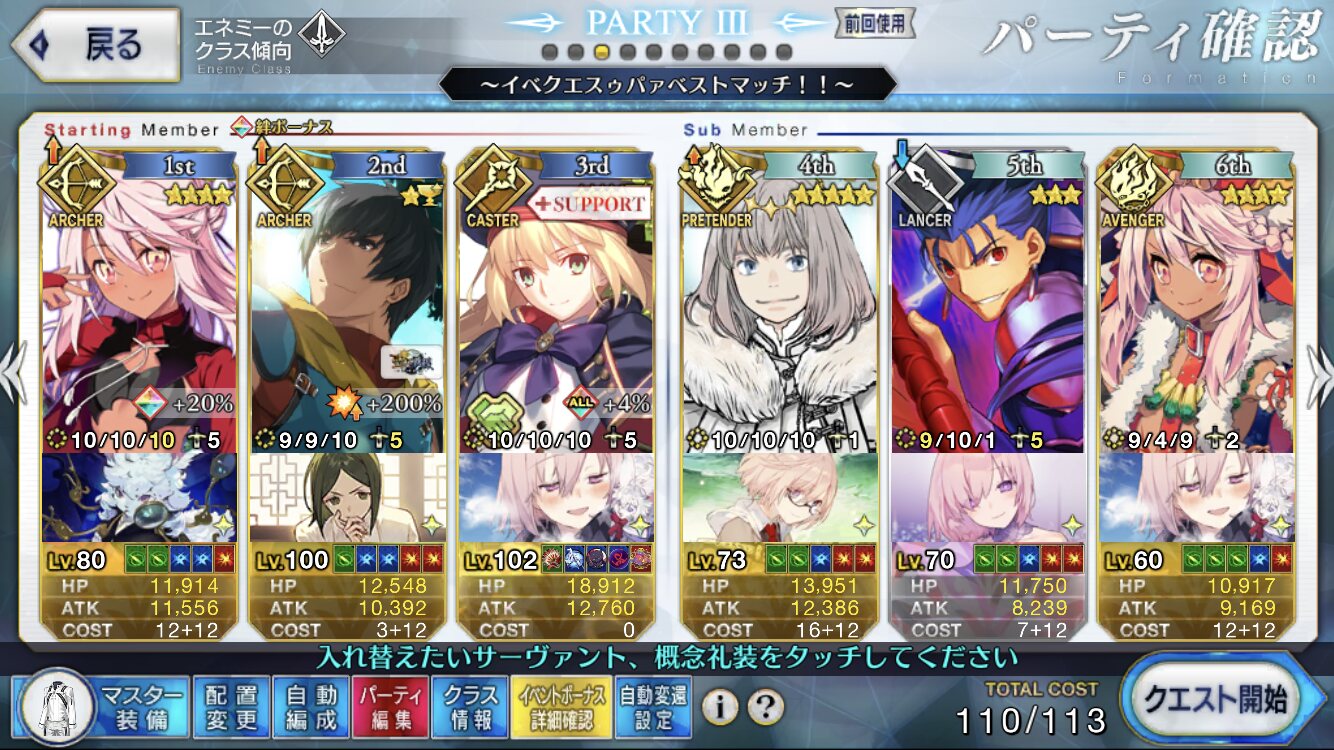Image resolution: width=1334 pixels, height=750 pixels.
Task: Go back with the 戻る button
Action: (x=95, y=46)
